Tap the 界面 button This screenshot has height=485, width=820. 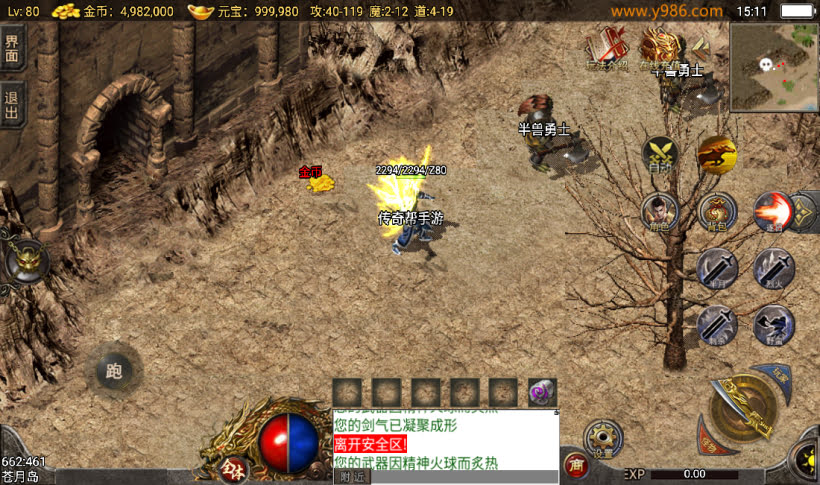point(12,48)
